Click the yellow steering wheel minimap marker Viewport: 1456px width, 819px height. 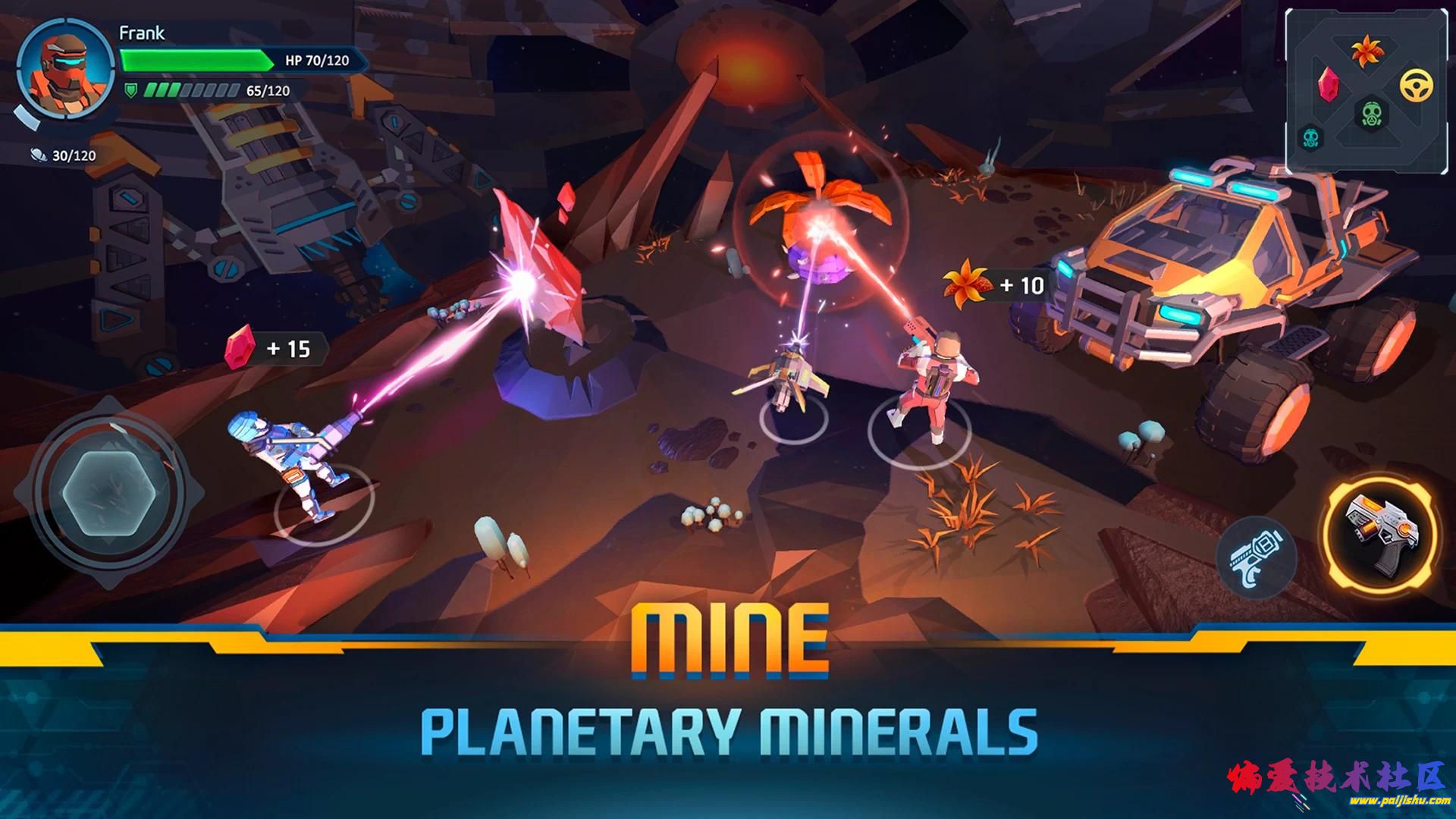pyautogui.click(x=1415, y=86)
